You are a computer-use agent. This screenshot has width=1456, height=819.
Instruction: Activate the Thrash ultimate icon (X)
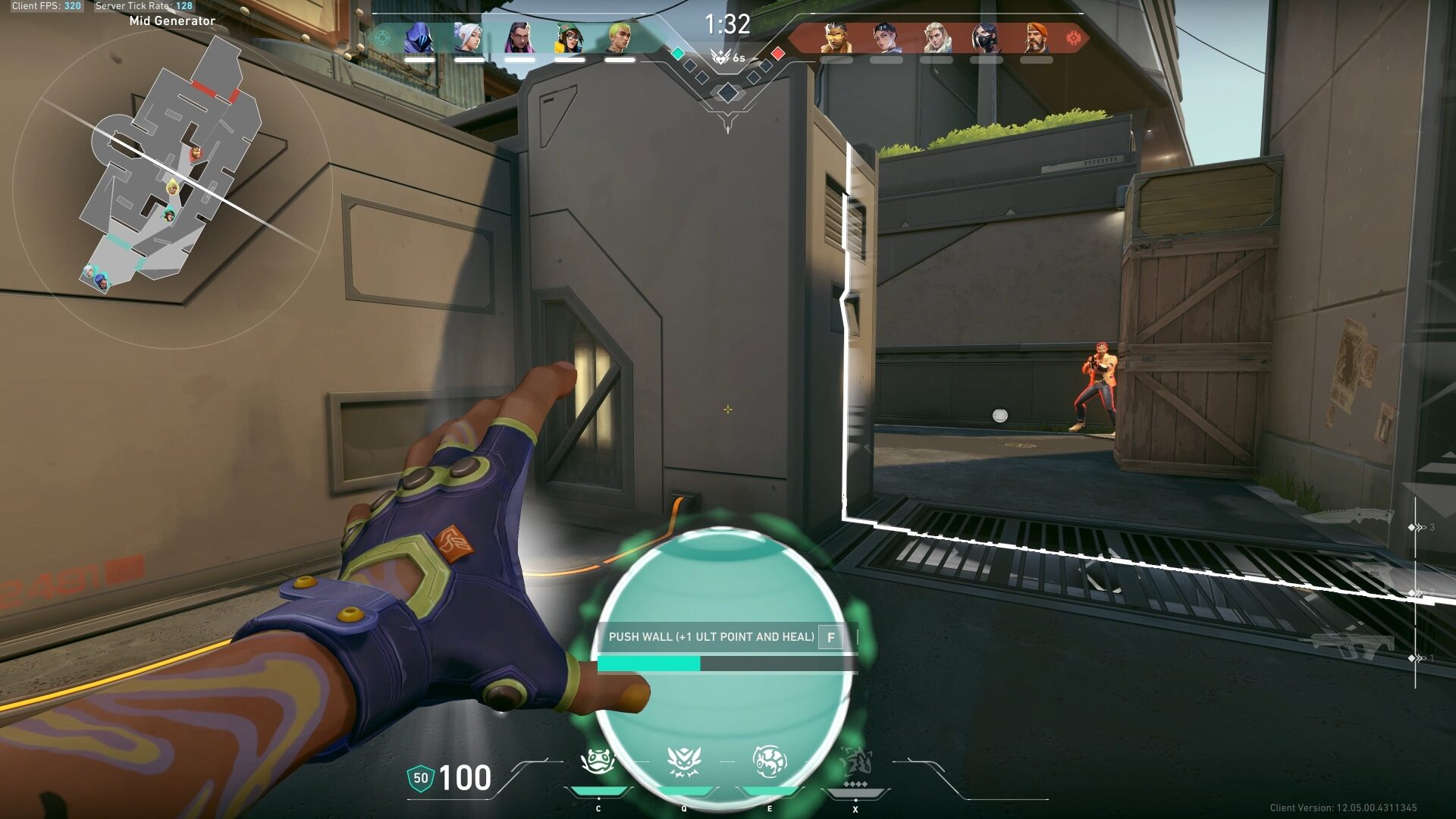pyautogui.click(x=855, y=761)
